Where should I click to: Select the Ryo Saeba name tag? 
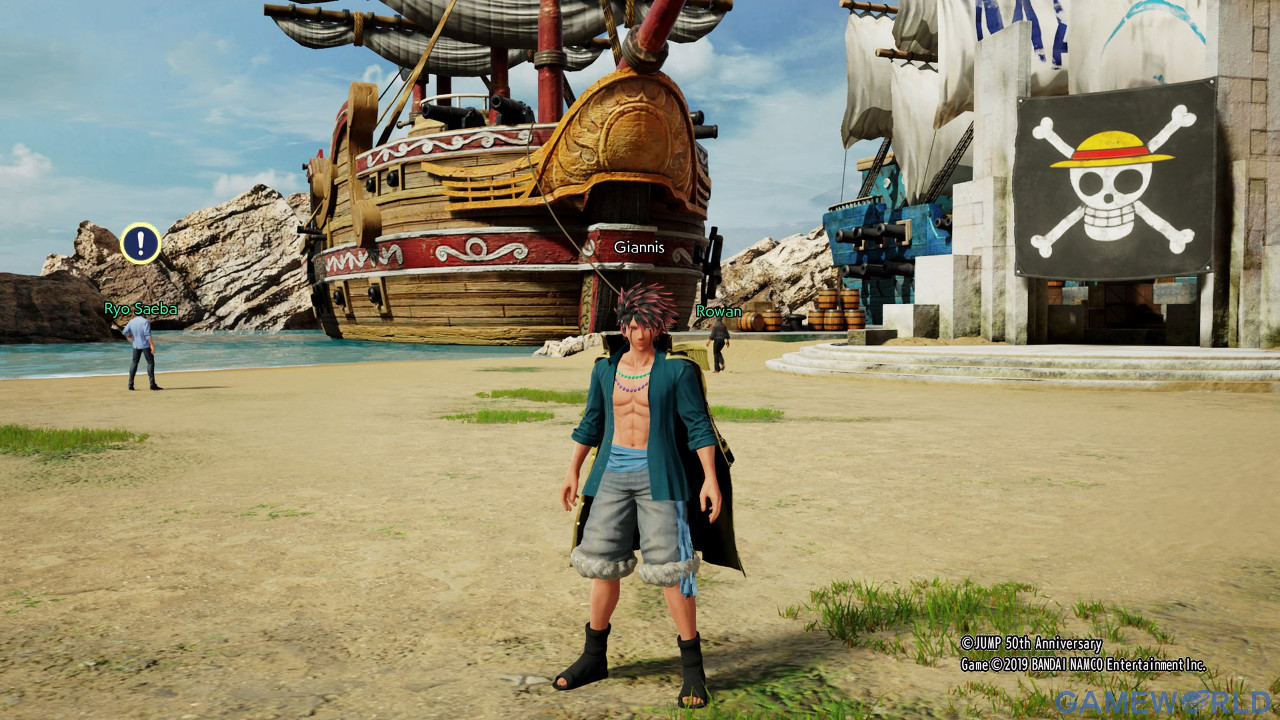pyautogui.click(x=141, y=309)
